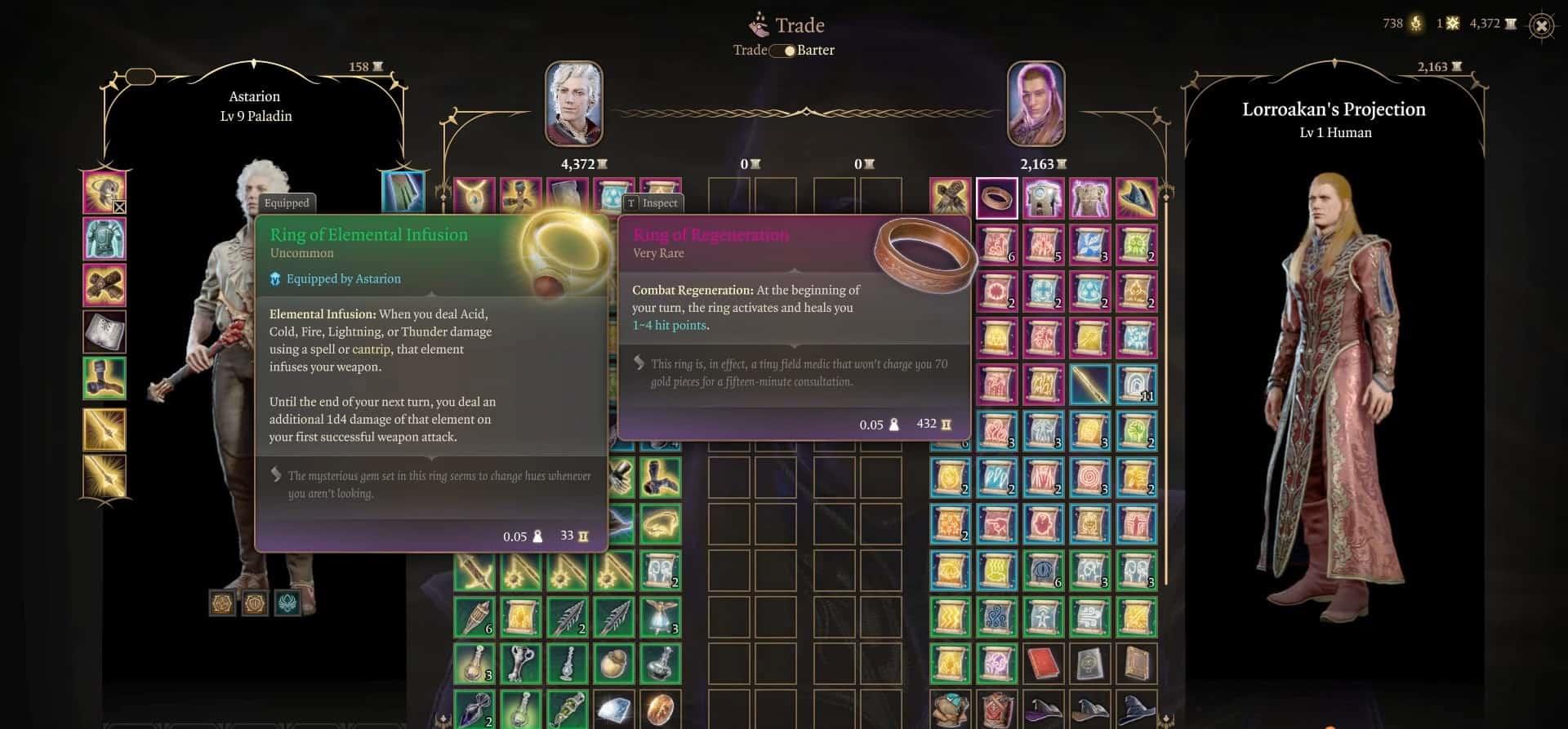Select Lorroakan's Projection portrait
This screenshot has width=1568, height=729.
(x=1036, y=104)
